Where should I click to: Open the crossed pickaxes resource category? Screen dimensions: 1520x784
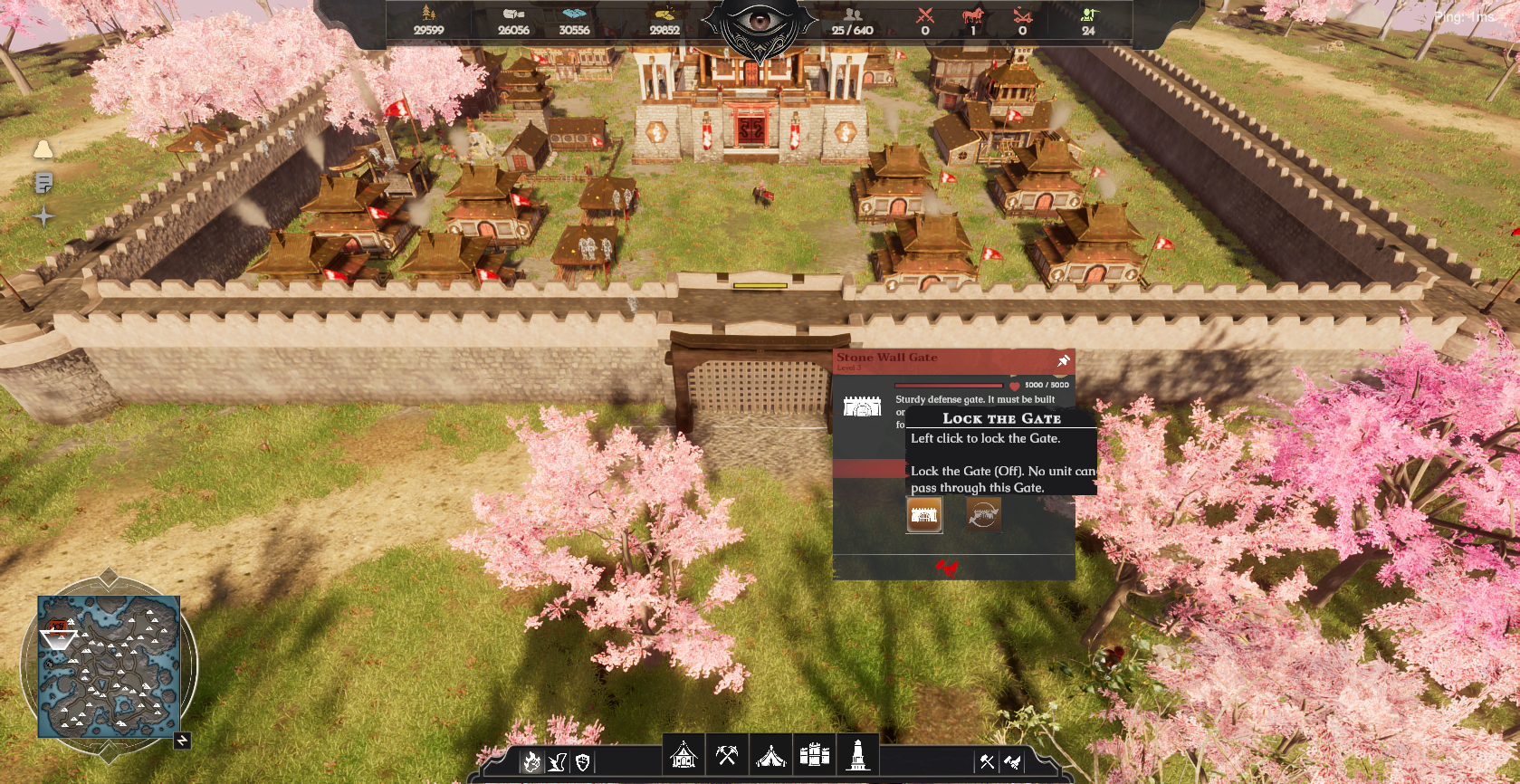point(727,754)
